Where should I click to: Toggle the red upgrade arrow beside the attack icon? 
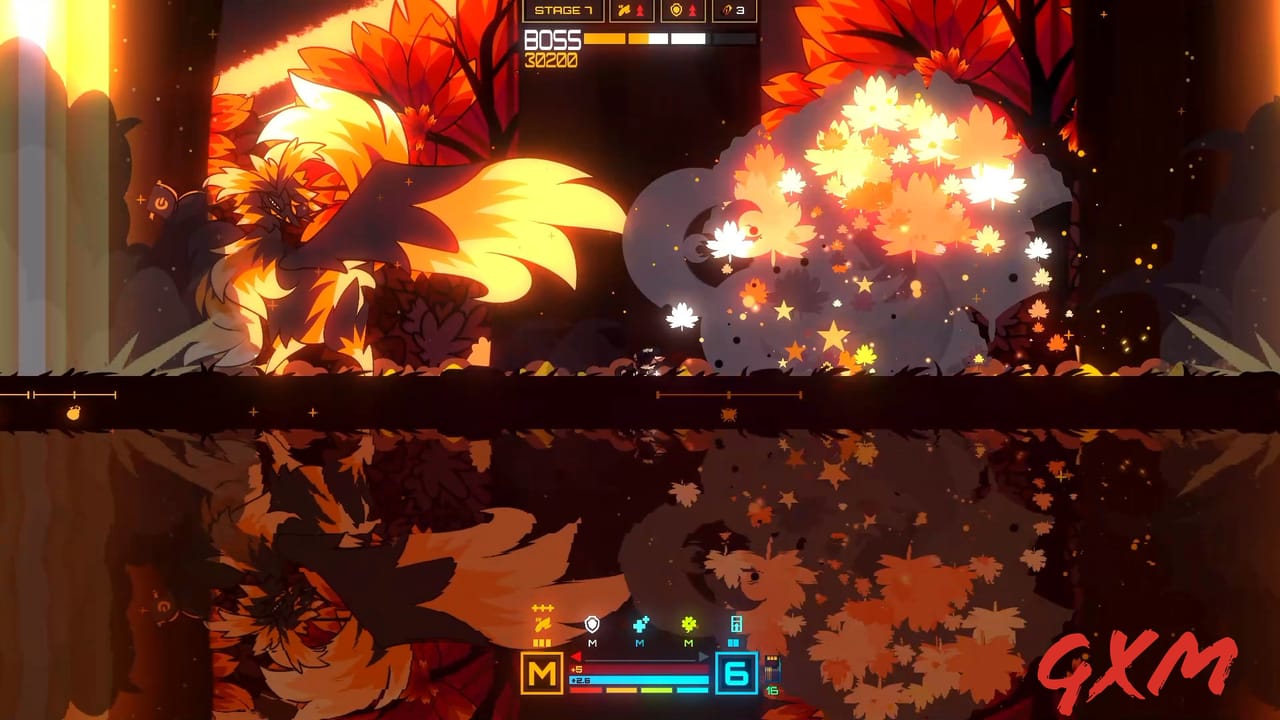(x=640, y=10)
